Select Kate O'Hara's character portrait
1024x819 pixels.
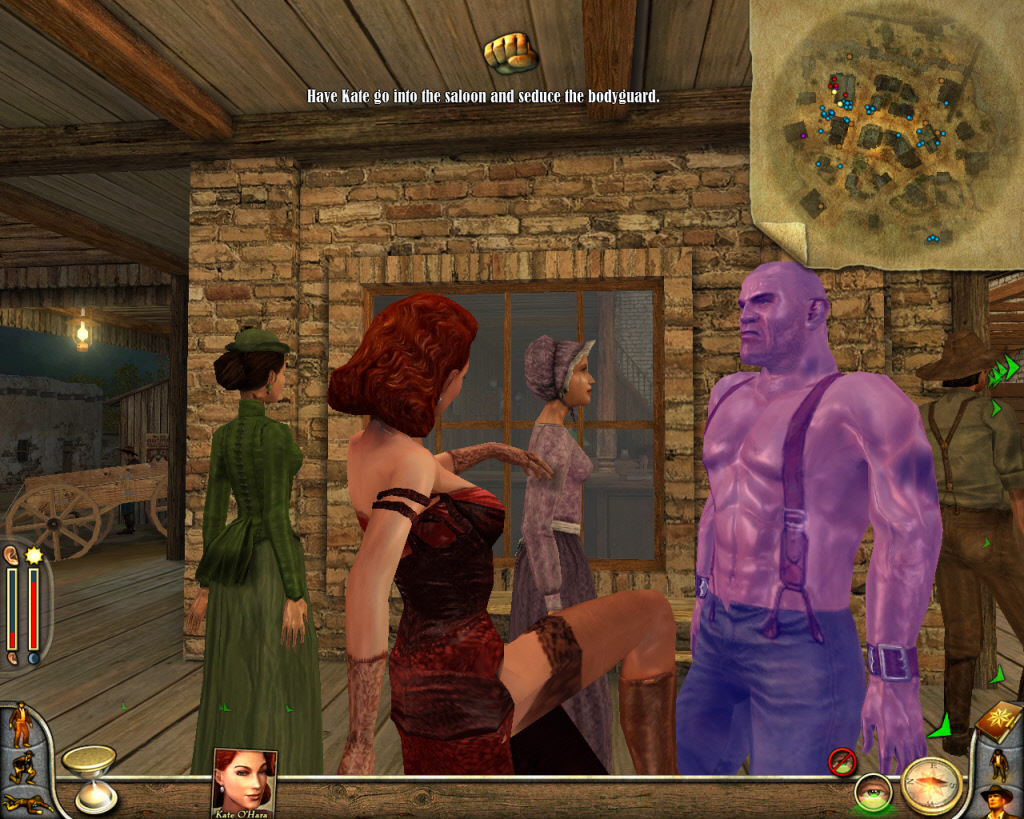tap(243, 780)
